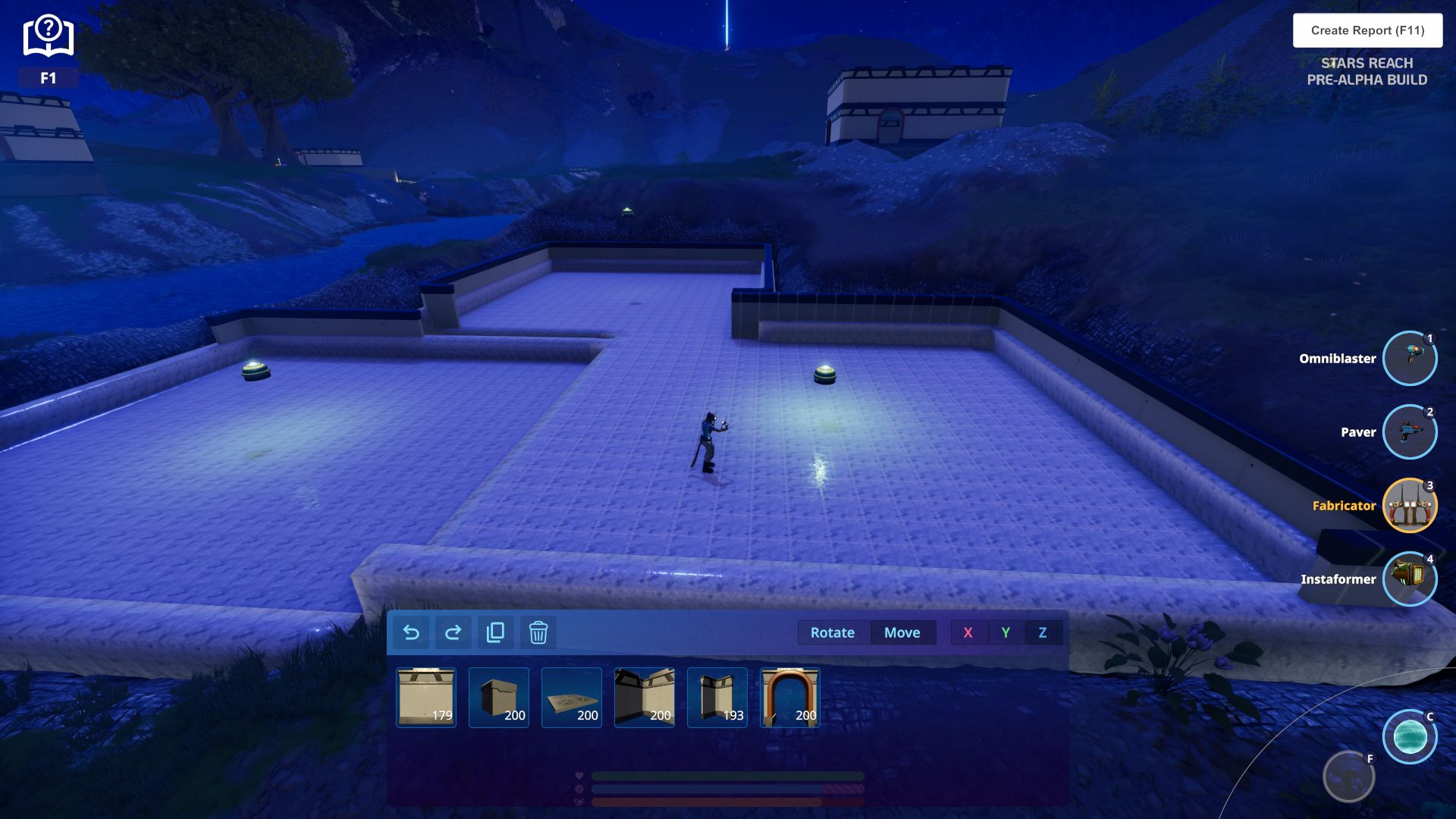Choose the flat floor tile piece
1456x819 pixels.
click(572, 698)
